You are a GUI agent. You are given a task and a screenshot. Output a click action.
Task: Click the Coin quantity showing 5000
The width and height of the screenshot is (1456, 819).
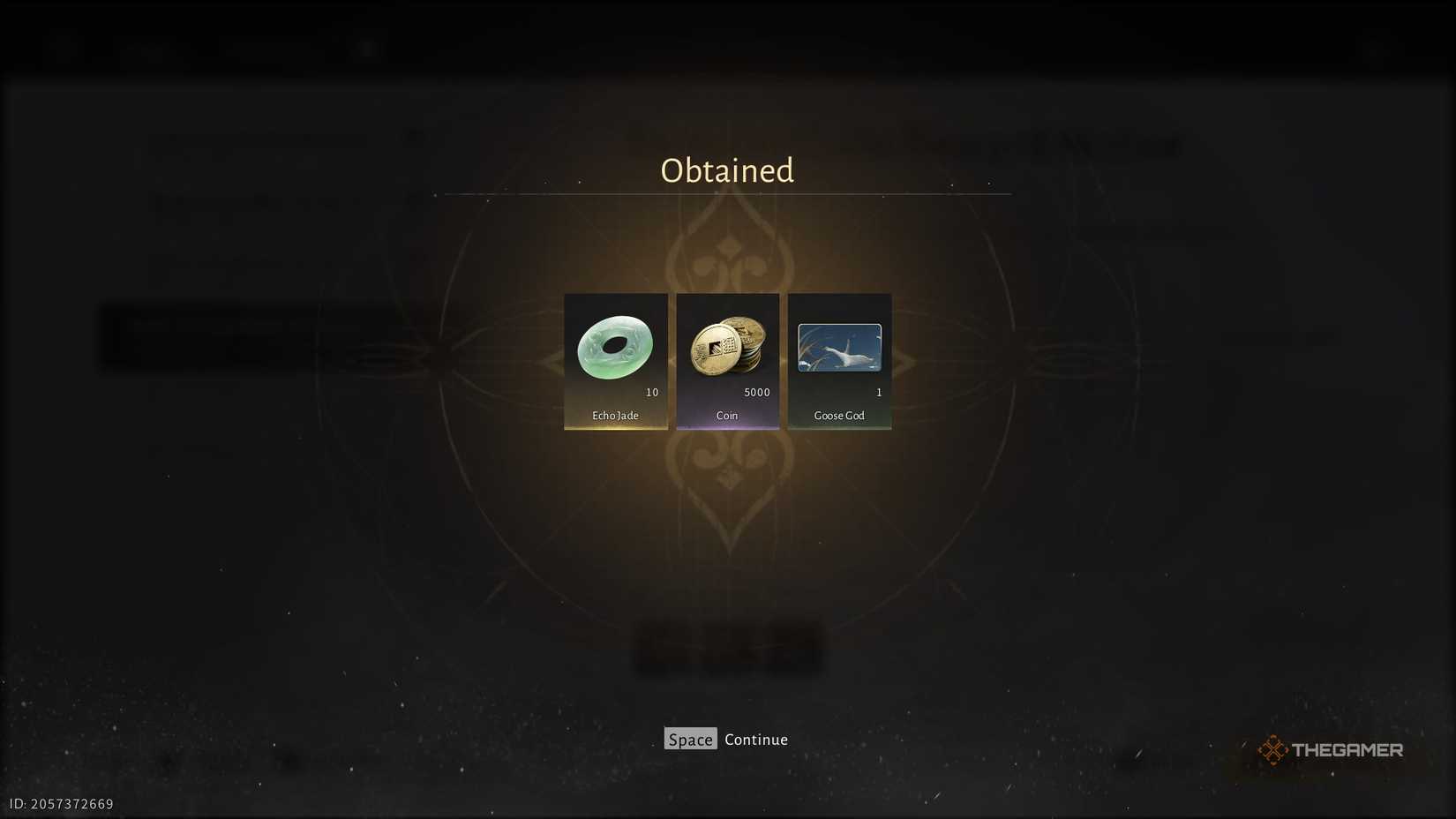point(754,392)
